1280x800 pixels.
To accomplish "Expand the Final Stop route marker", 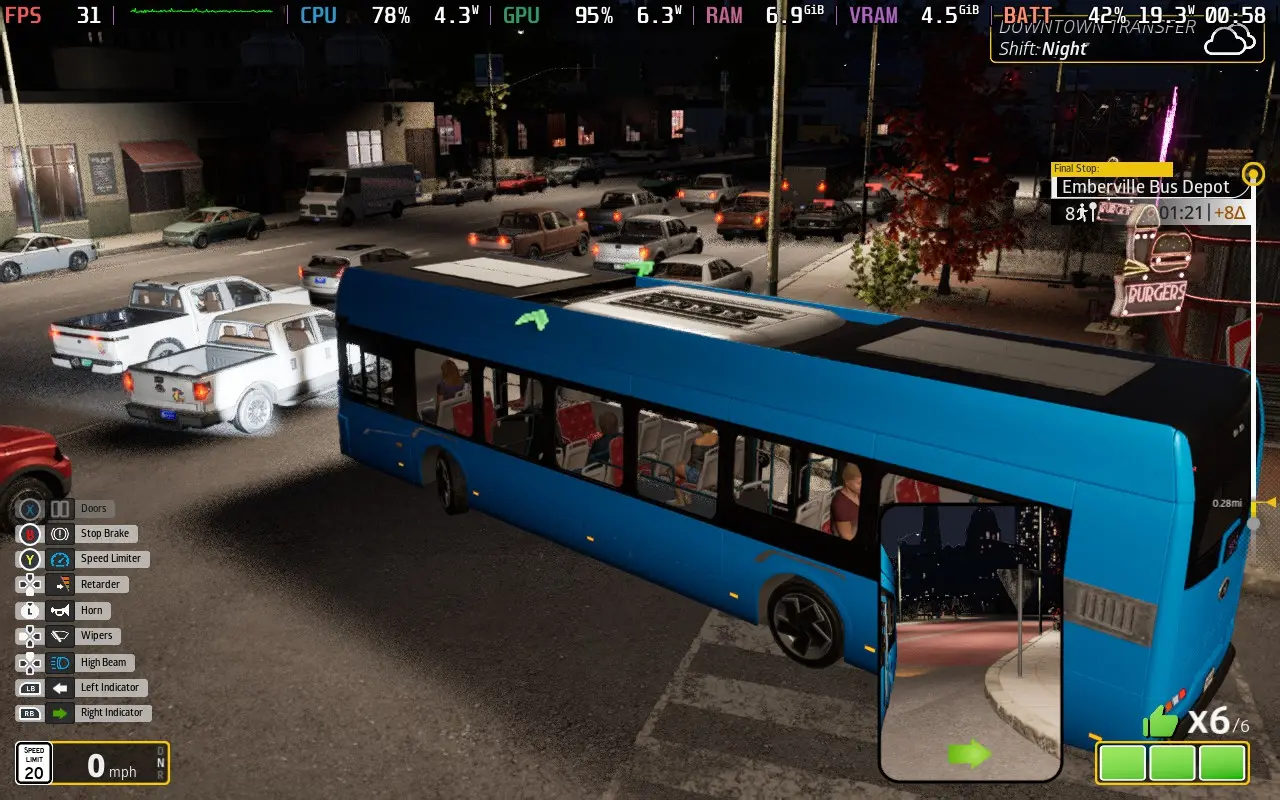I will (1110, 168).
